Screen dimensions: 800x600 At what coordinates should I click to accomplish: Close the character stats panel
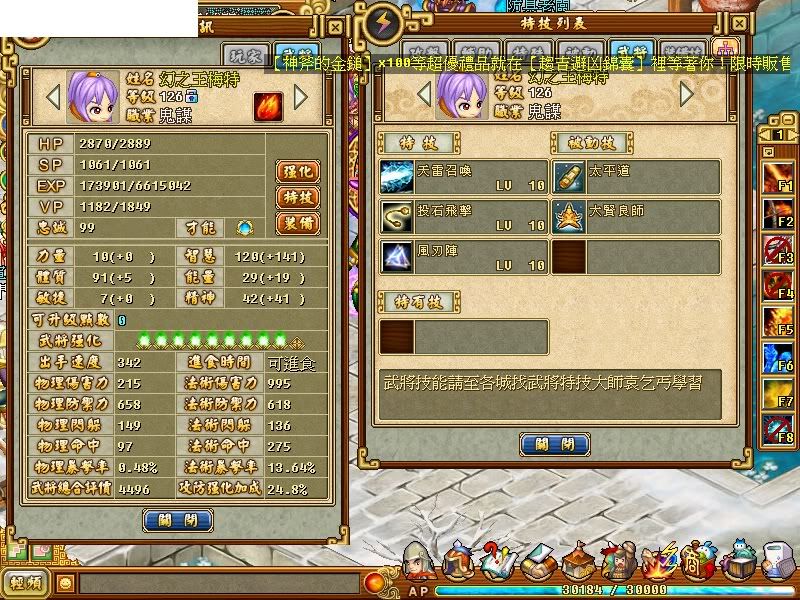pos(178,520)
